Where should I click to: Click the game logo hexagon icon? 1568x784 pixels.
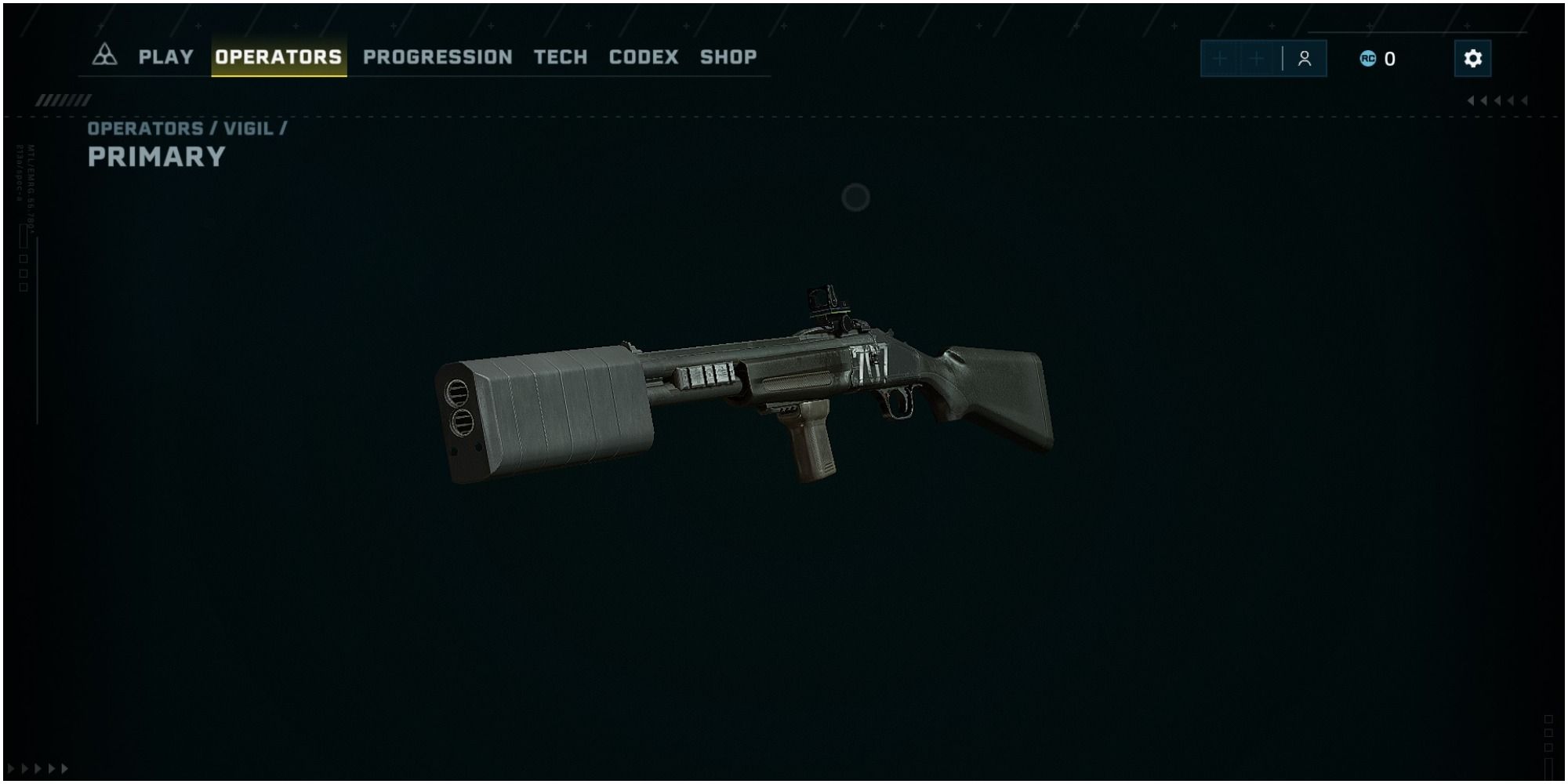[x=103, y=56]
